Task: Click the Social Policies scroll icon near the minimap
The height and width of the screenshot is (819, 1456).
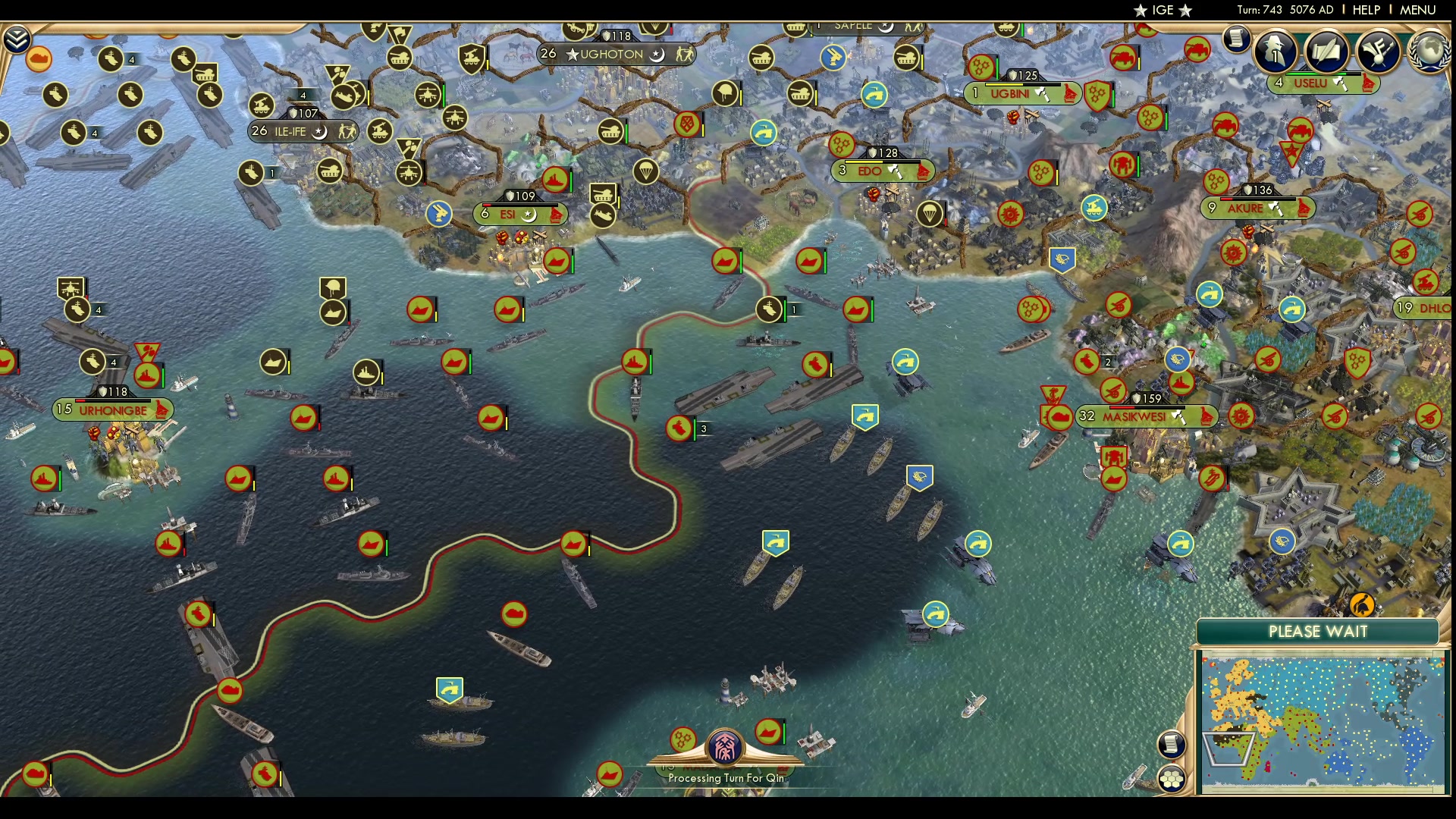Action: coord(1172,745)
